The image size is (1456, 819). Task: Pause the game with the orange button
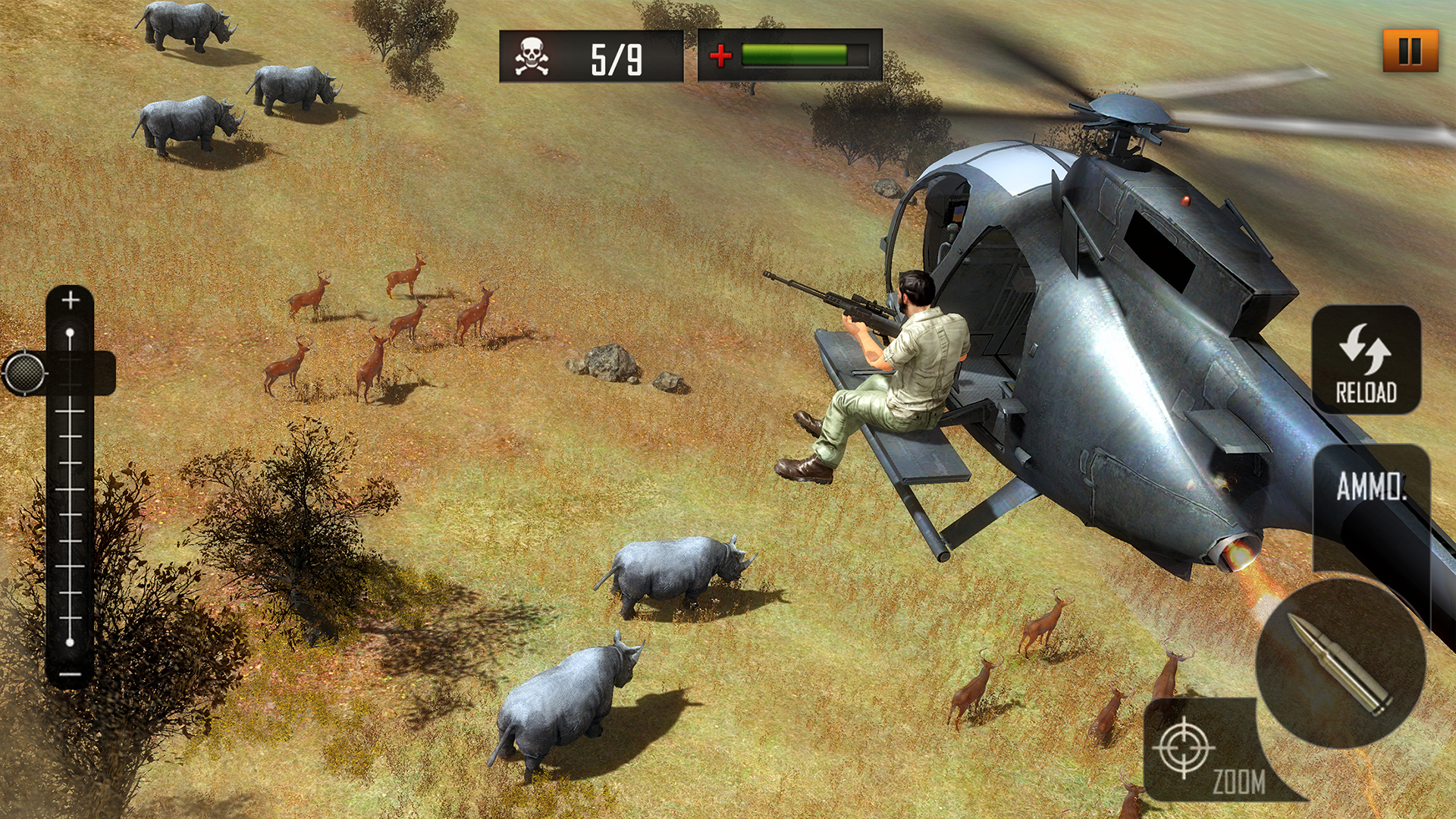(1410, 51)
